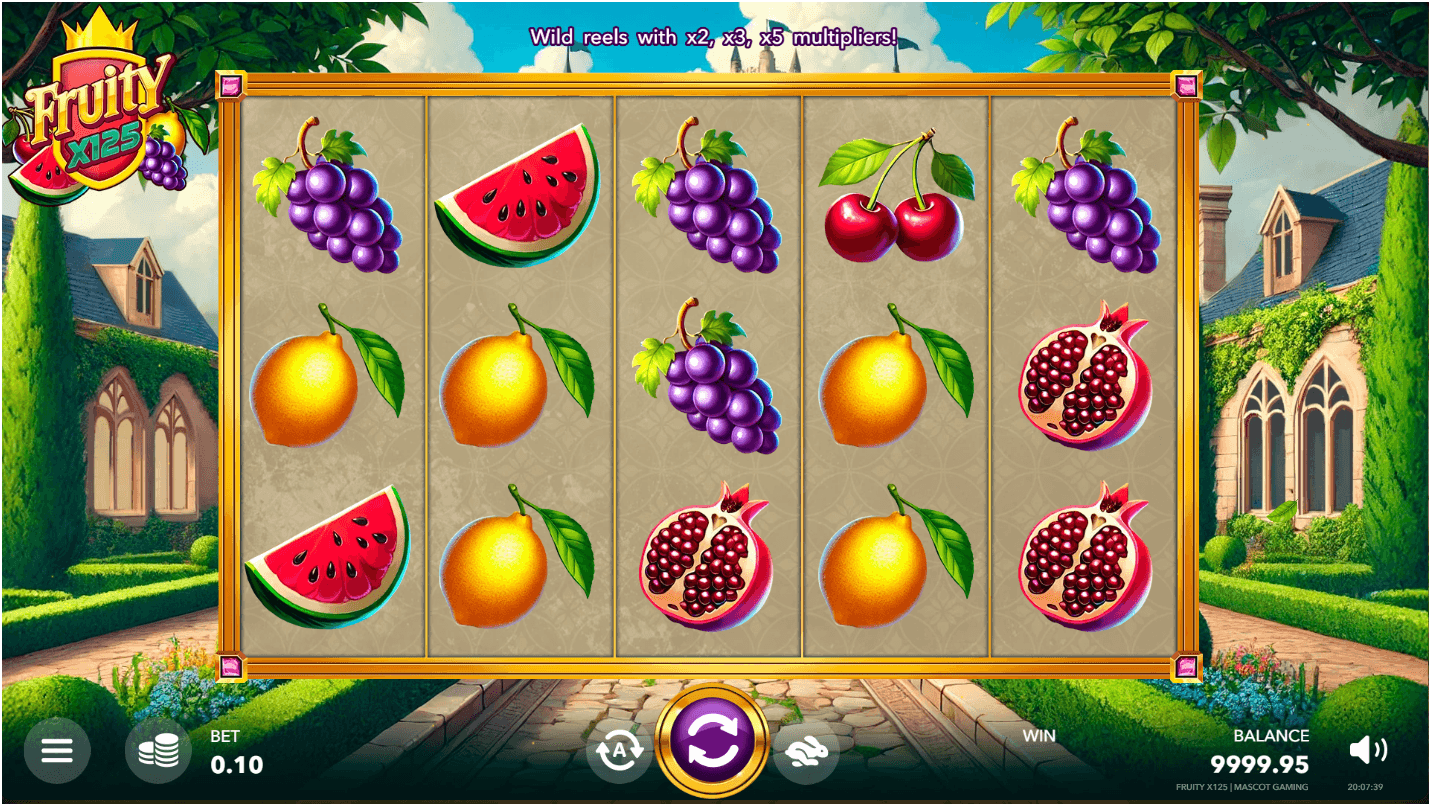Viewport: 1431px width, 806px height.
Task: Open the coin stack bet settings
Action: pos(158,750)
